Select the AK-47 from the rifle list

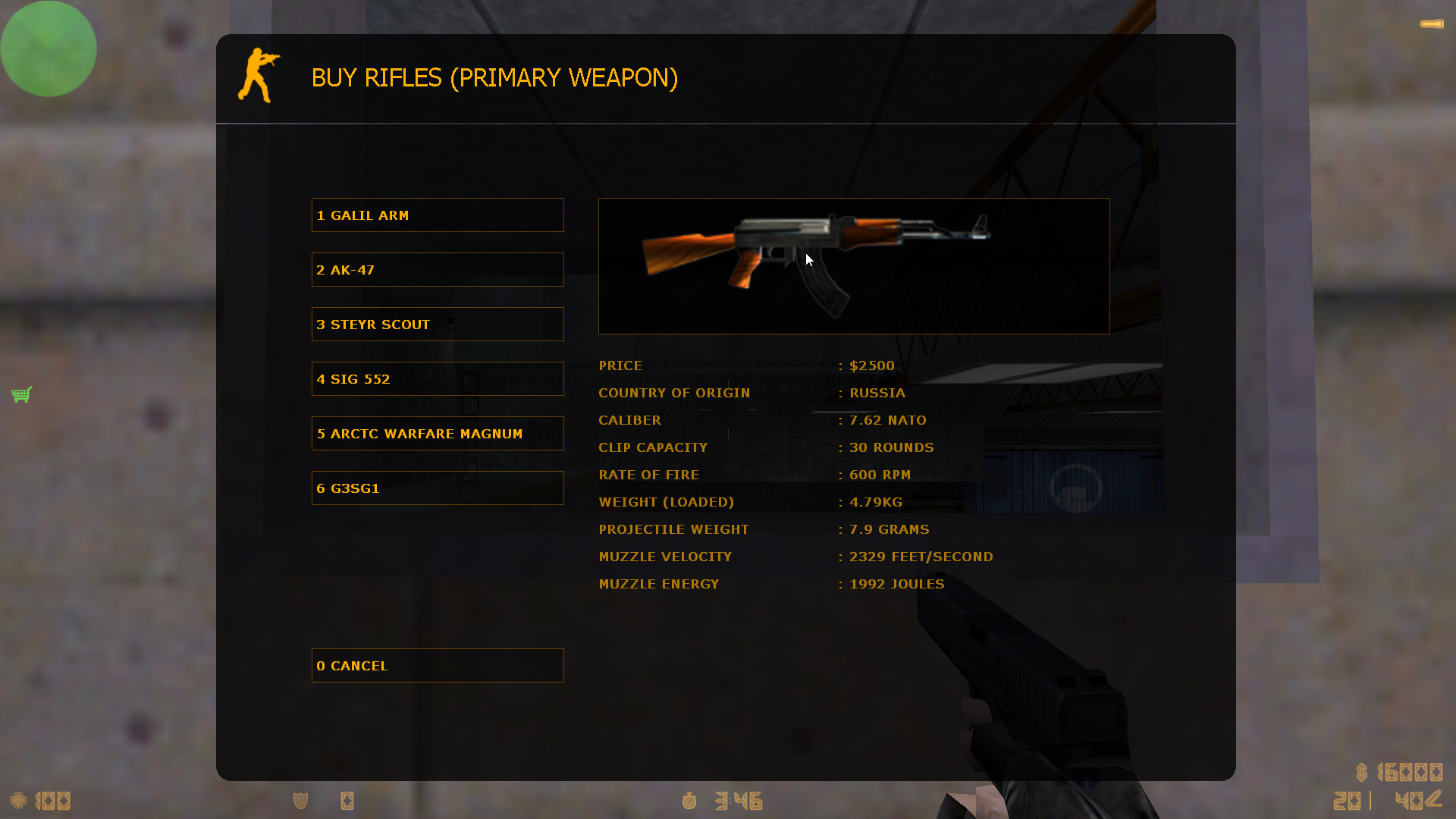(x=437, y=269)
